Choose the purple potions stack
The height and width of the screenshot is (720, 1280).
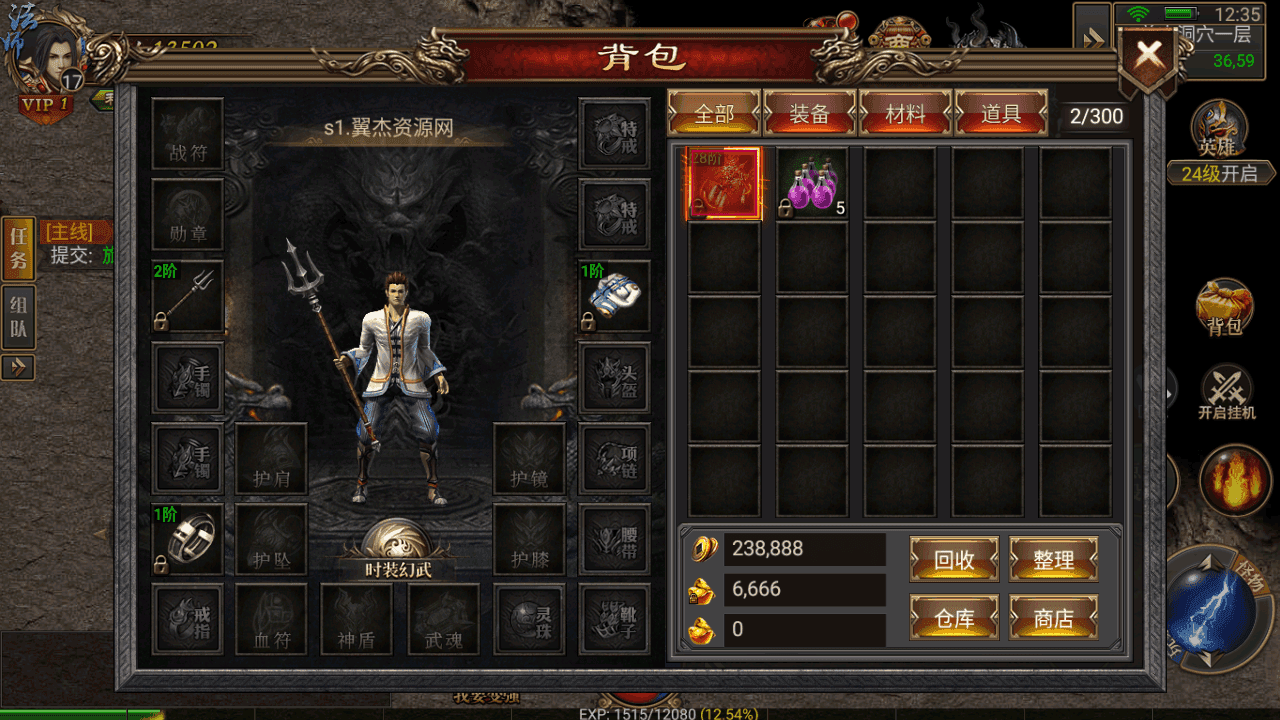coord(812,183)
